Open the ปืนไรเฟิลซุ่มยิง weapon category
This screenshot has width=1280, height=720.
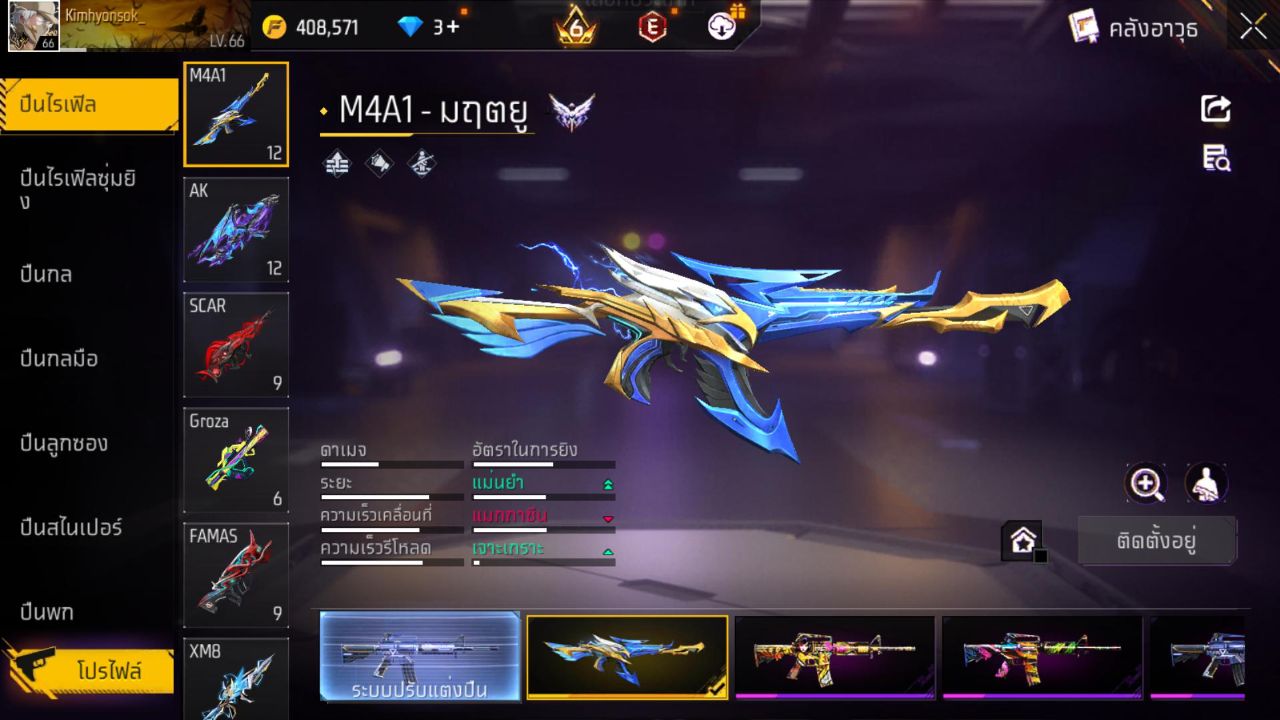[88, 189]
